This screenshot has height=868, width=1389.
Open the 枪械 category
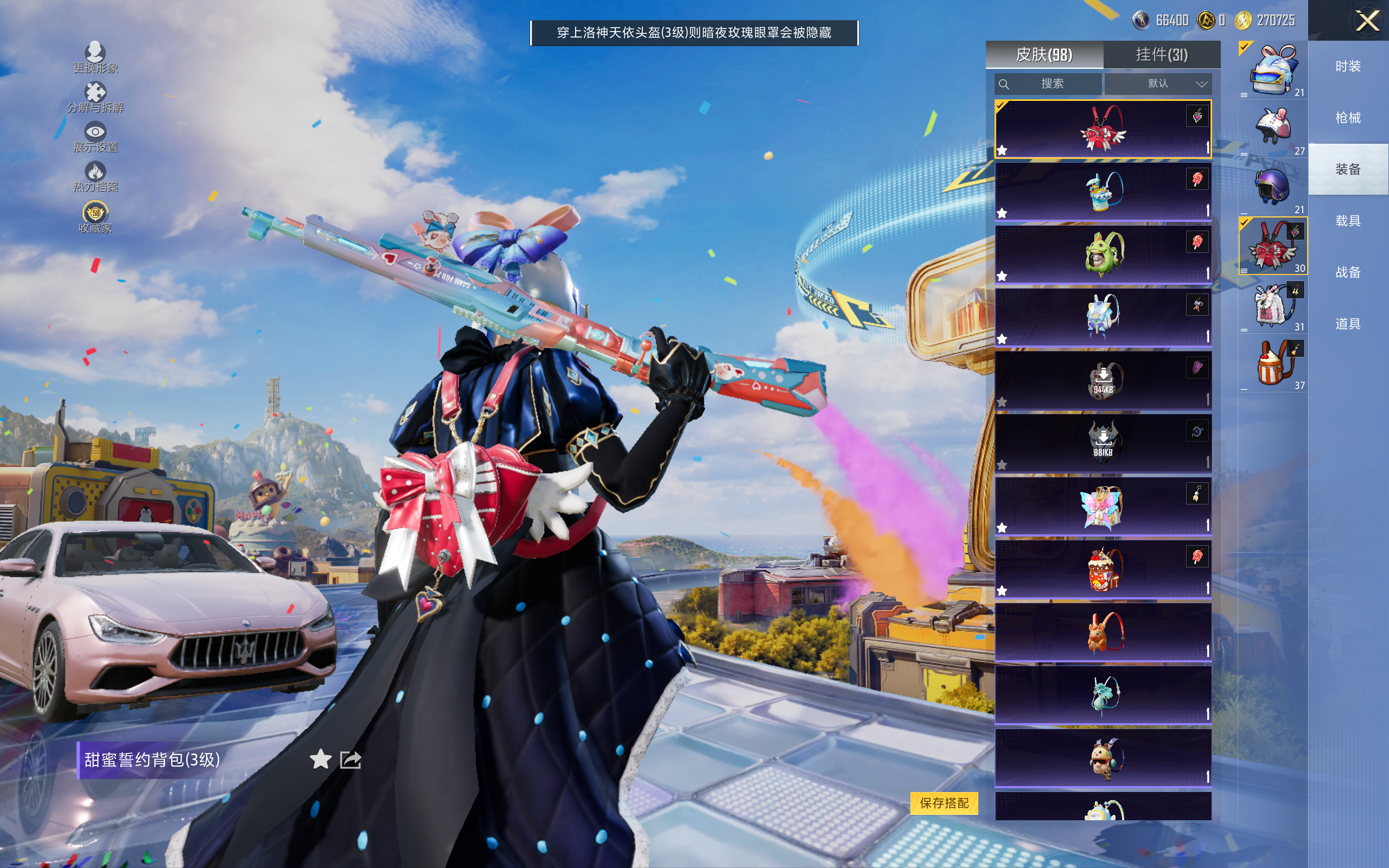click(1348, 118)
